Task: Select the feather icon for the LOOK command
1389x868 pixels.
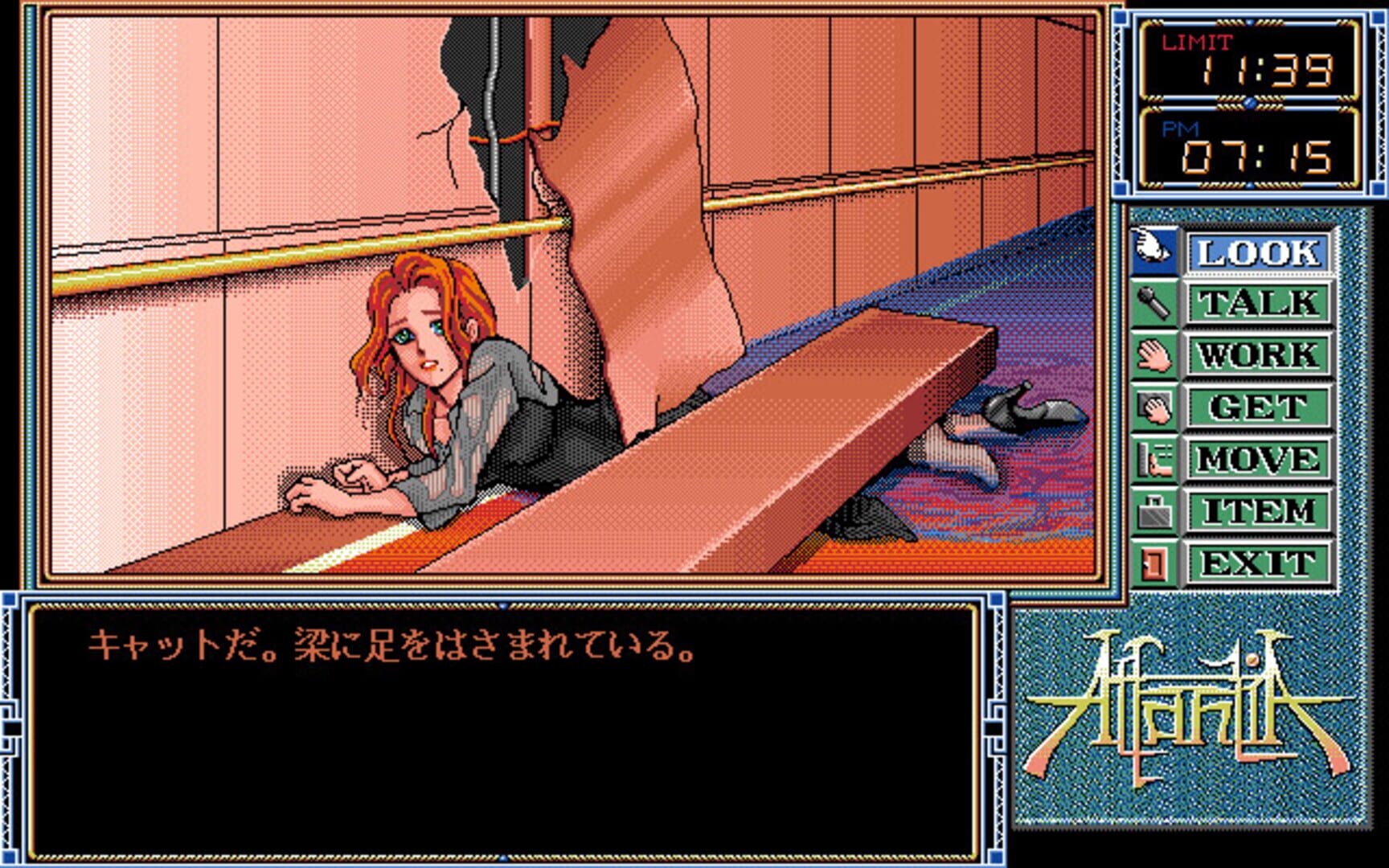Action: point(1153,250)
